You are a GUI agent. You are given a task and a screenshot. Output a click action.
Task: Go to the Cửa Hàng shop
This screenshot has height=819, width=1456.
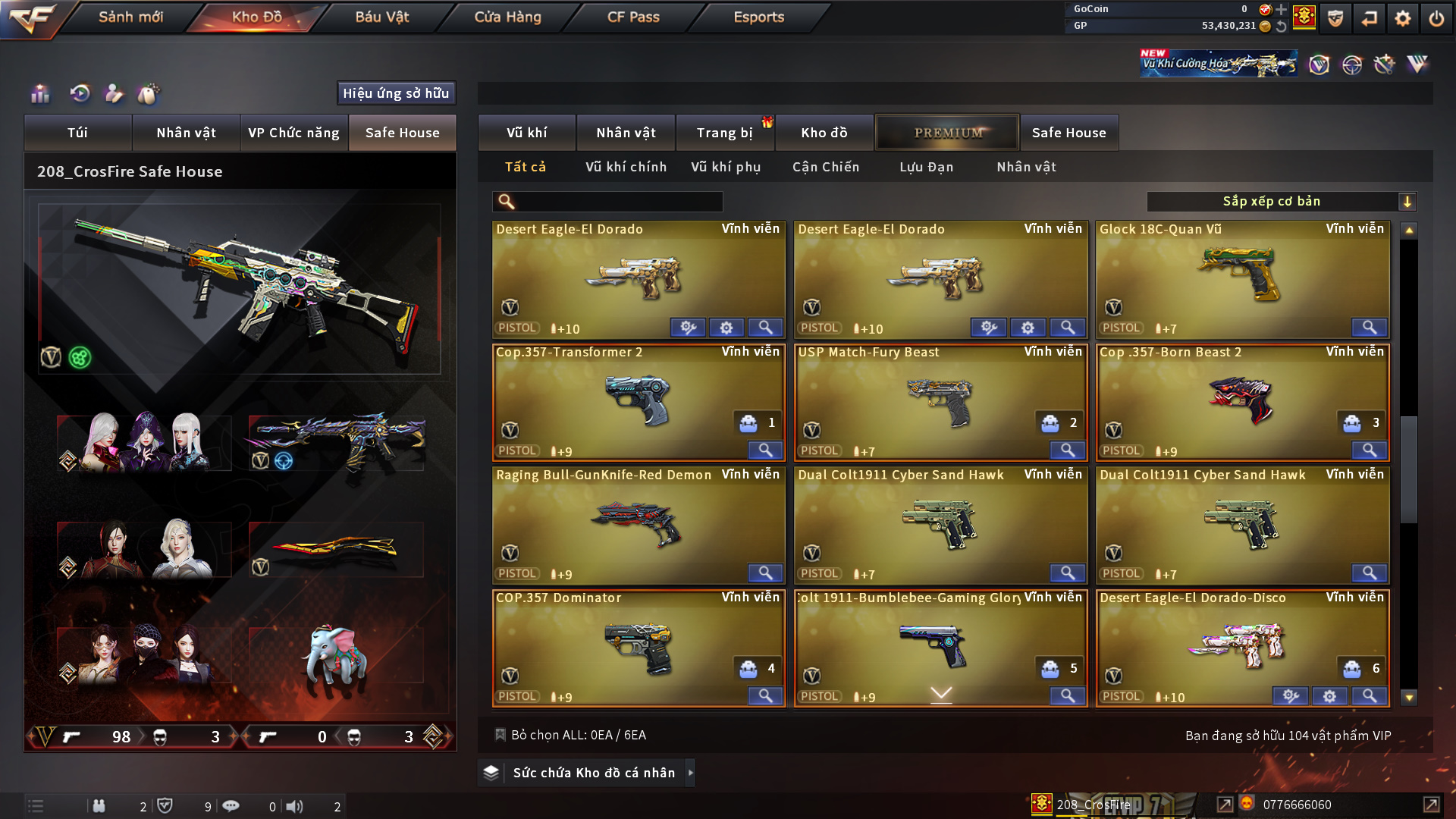tap(507, 17)
